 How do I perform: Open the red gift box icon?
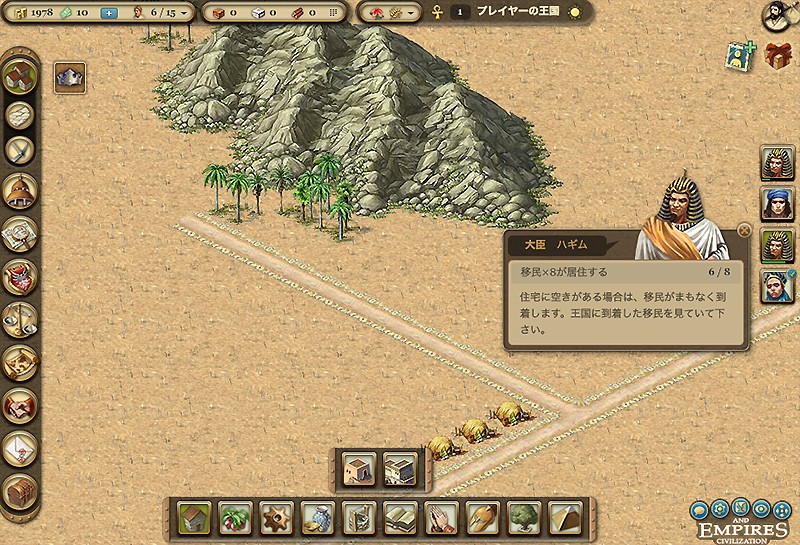point(778,56)
